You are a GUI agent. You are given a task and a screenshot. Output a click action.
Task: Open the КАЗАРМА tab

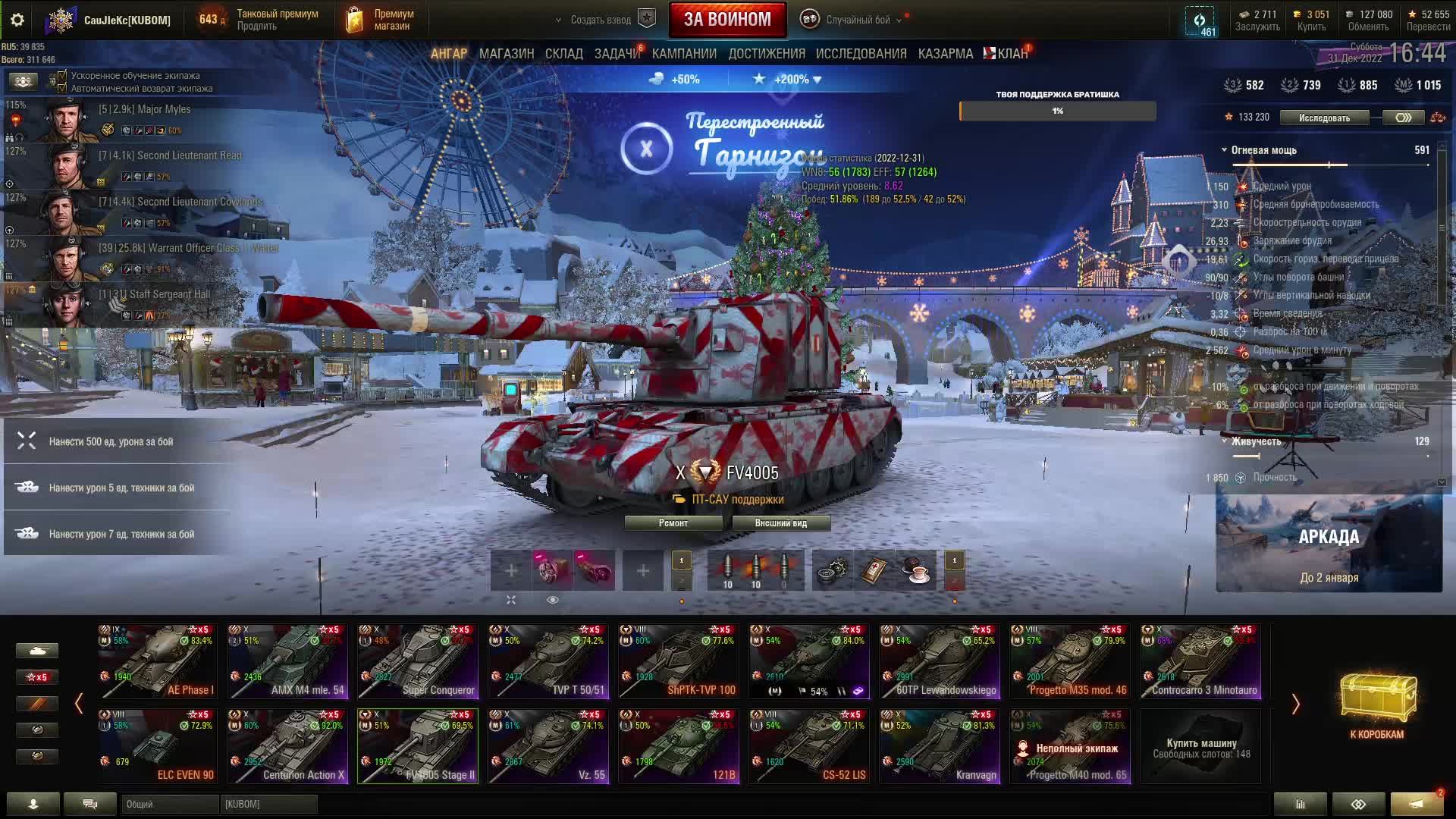point(945,54)
